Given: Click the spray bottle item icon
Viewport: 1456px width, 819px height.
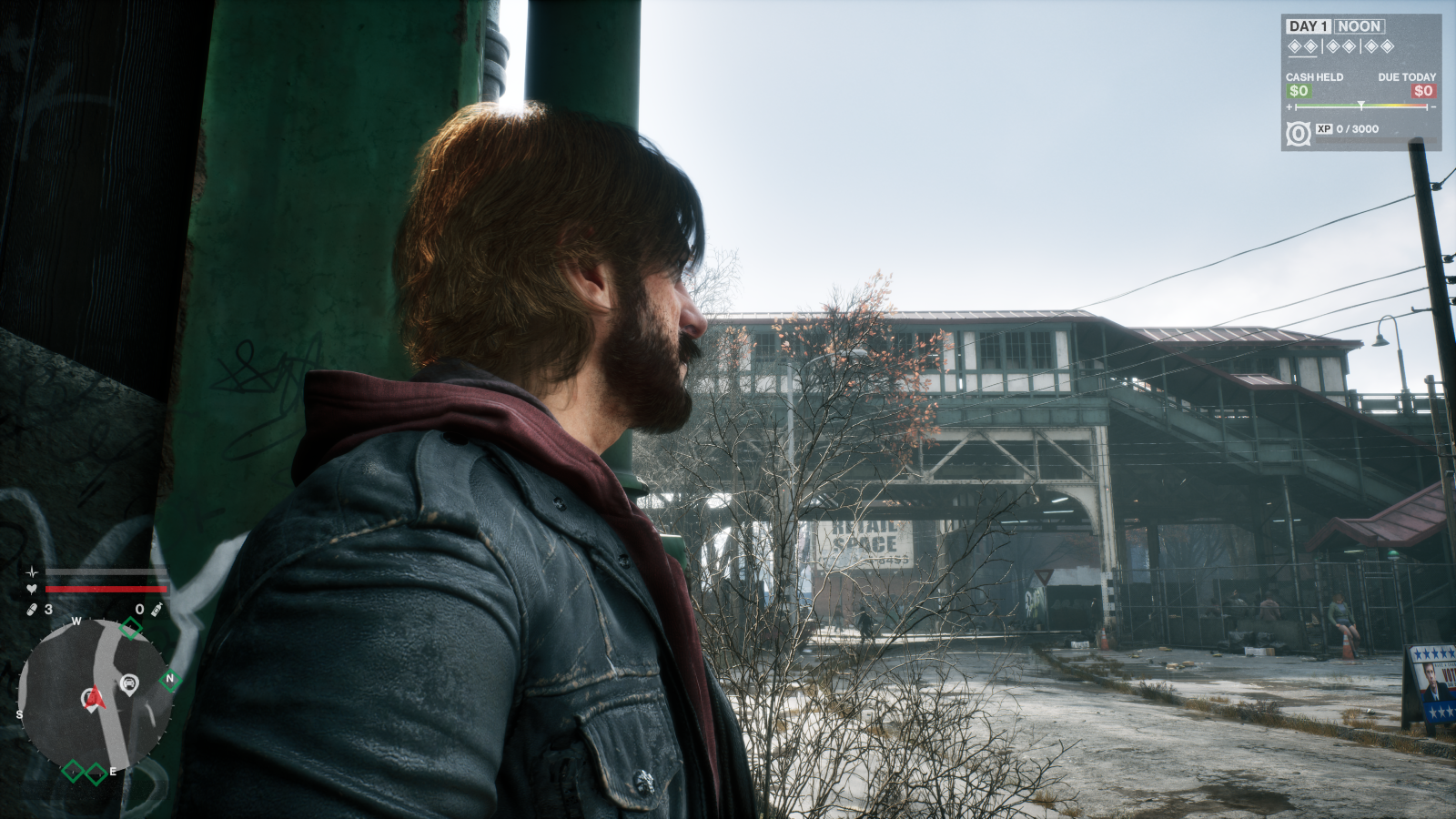Looking at the screenshot, I should 157,609.
